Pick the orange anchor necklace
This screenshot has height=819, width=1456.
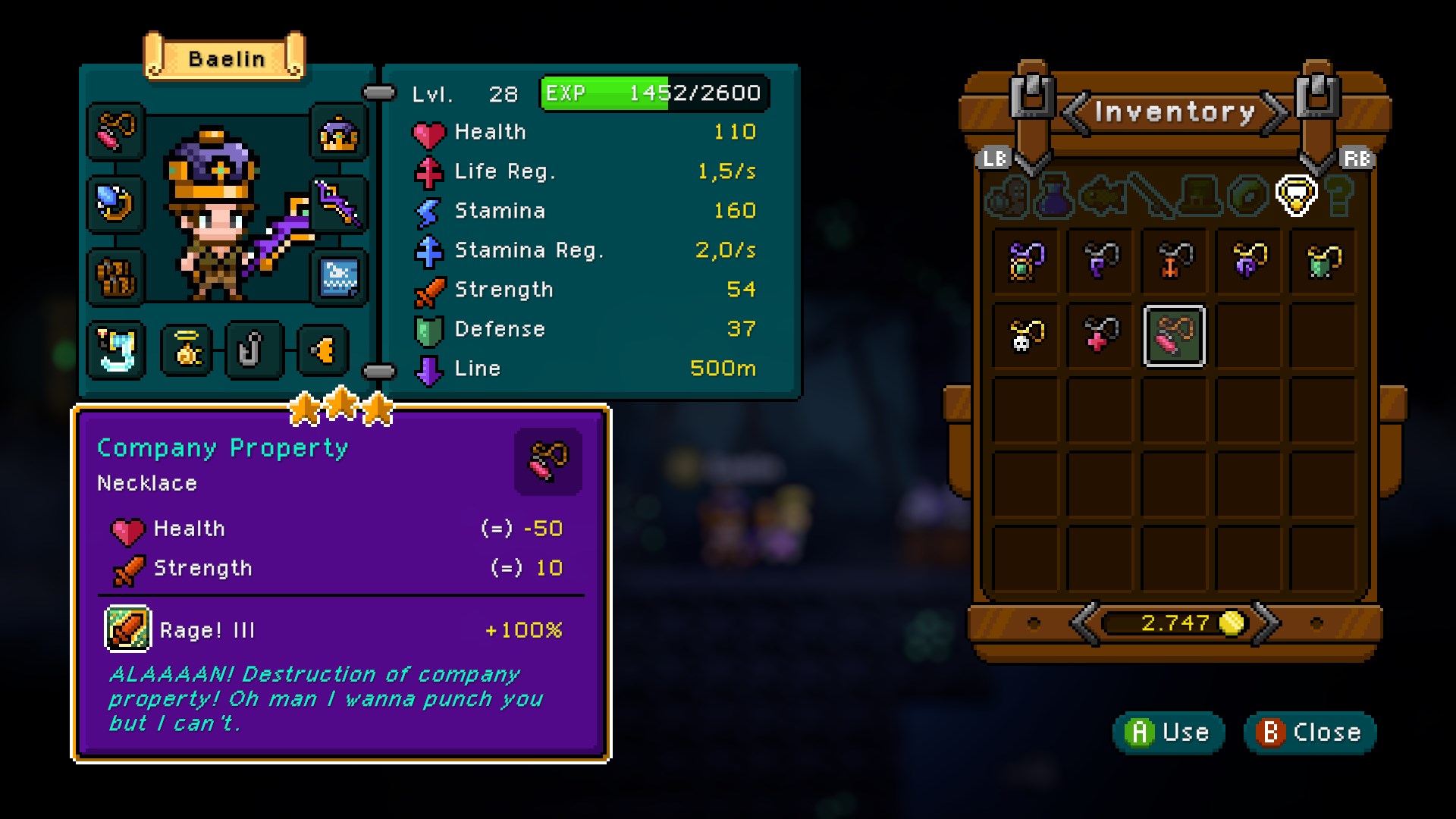coord(1174,262)
